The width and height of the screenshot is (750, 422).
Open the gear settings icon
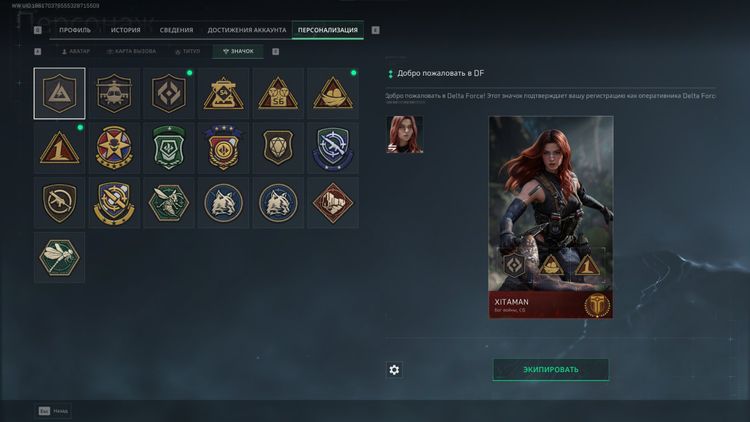click(x=394, y=370)
